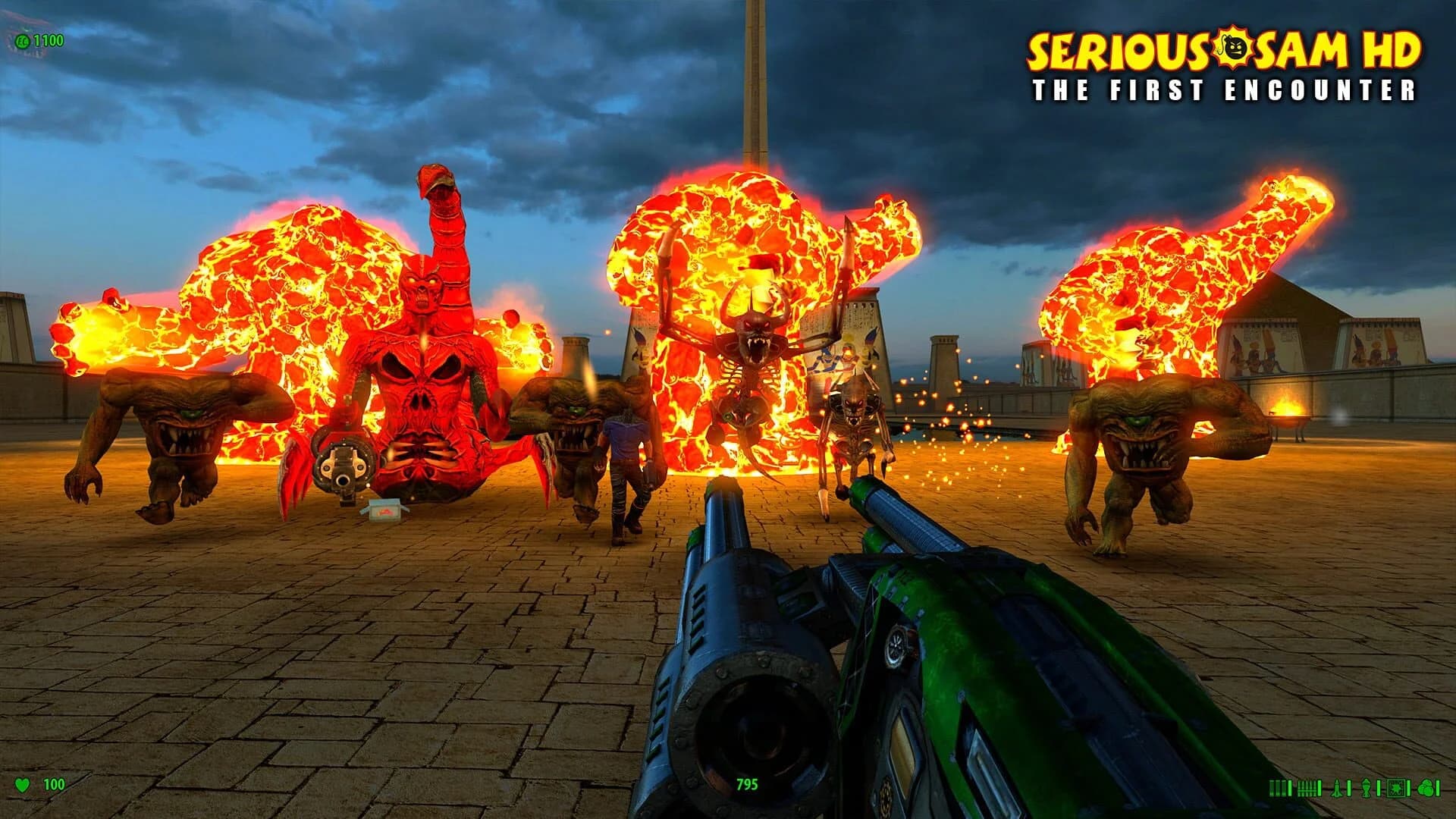The image size is (1456, 819).
Task: Click the green heart health icon
Action: 23,784
